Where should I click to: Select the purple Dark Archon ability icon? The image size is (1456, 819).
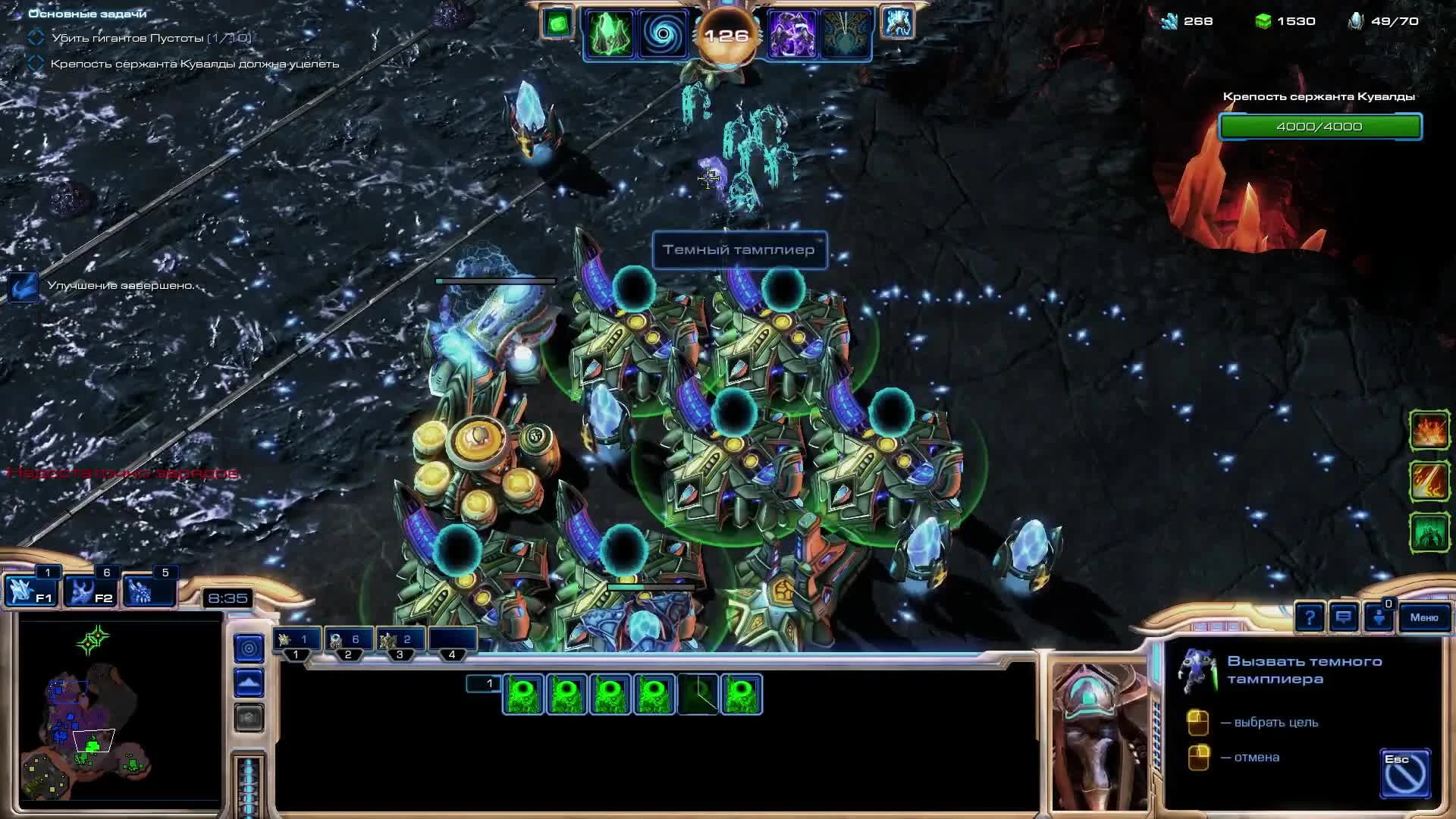tap(793, 33)
